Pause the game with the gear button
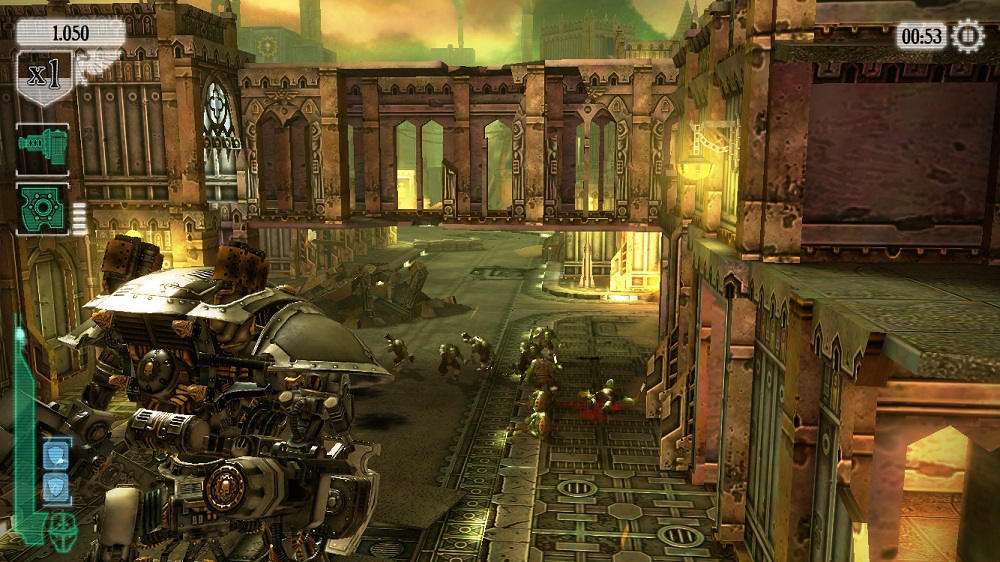Image resolution: width=1000 pixels, height=562 pixels. point(967,36)
